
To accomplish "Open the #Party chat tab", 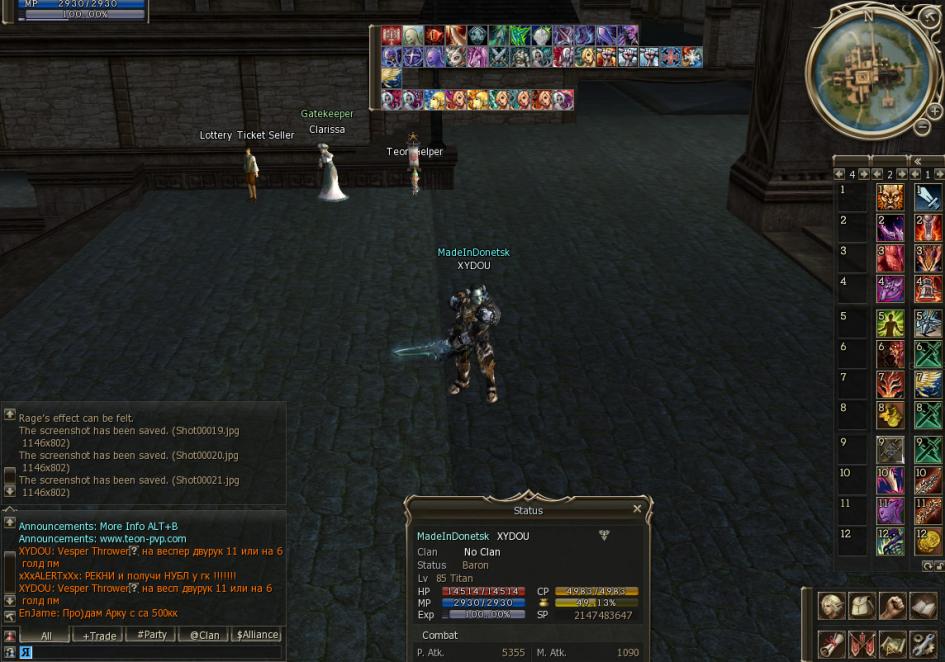I will click(152, 635).
